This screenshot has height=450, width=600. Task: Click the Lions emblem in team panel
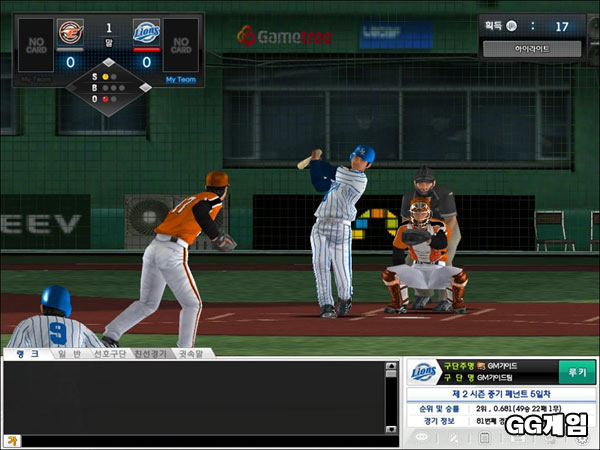point(423,372)
